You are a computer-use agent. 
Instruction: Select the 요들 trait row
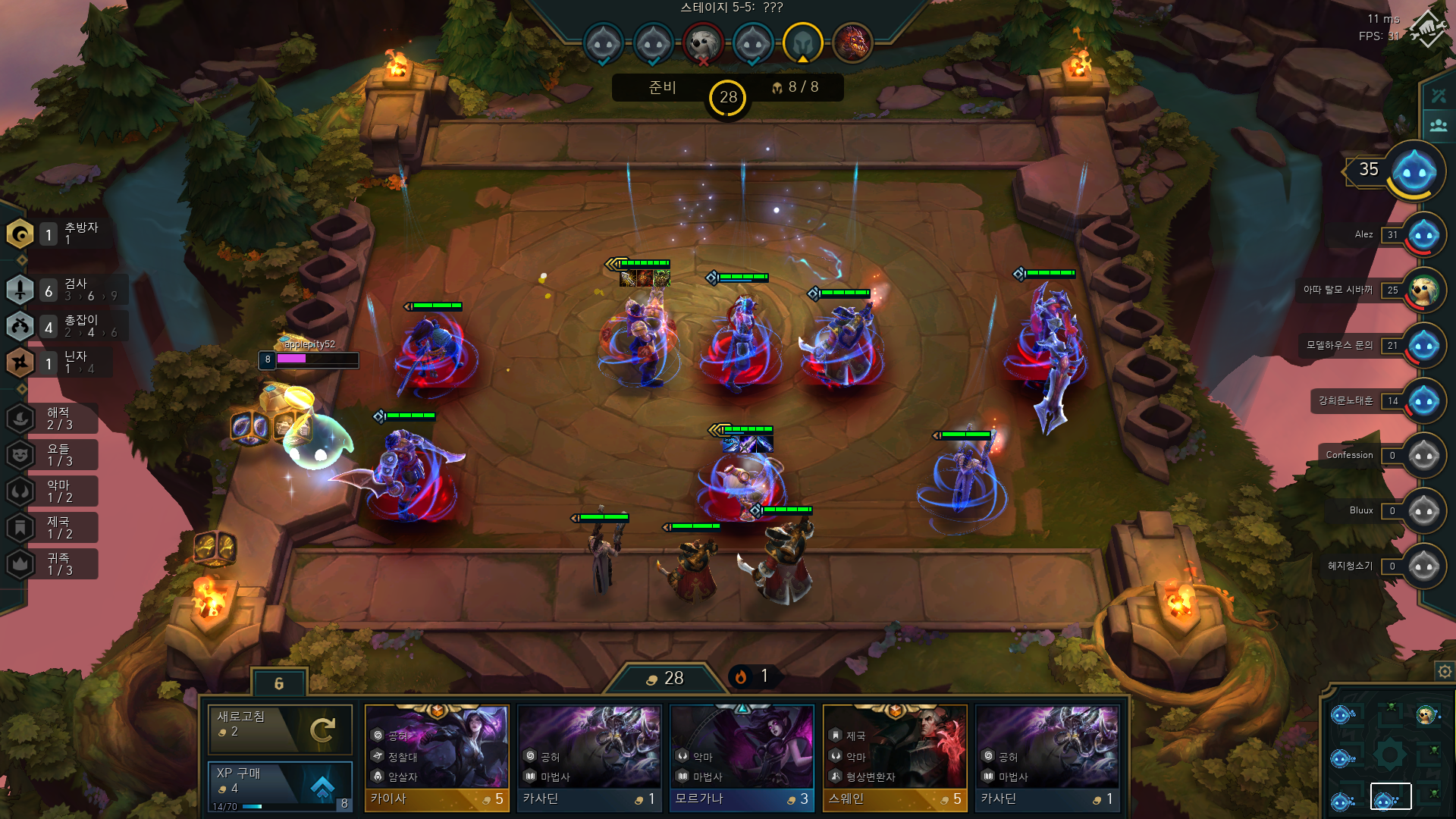(x=52, y=455)
